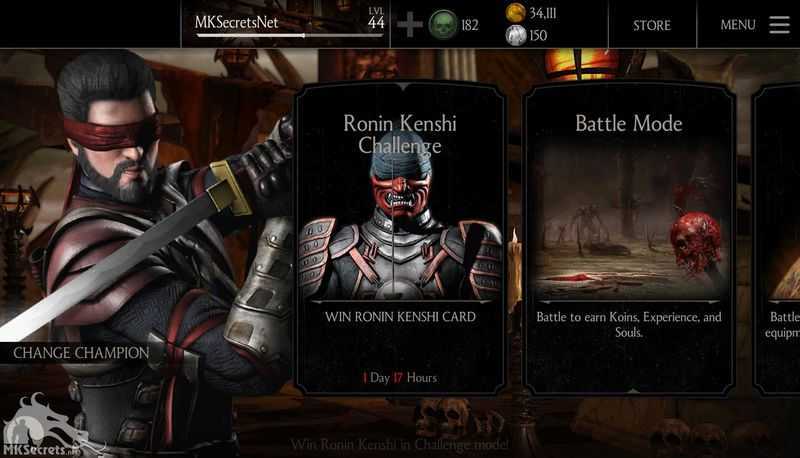The image size is (800, 458).
Task: Open the Store
Action: click(x=651, y=25)
